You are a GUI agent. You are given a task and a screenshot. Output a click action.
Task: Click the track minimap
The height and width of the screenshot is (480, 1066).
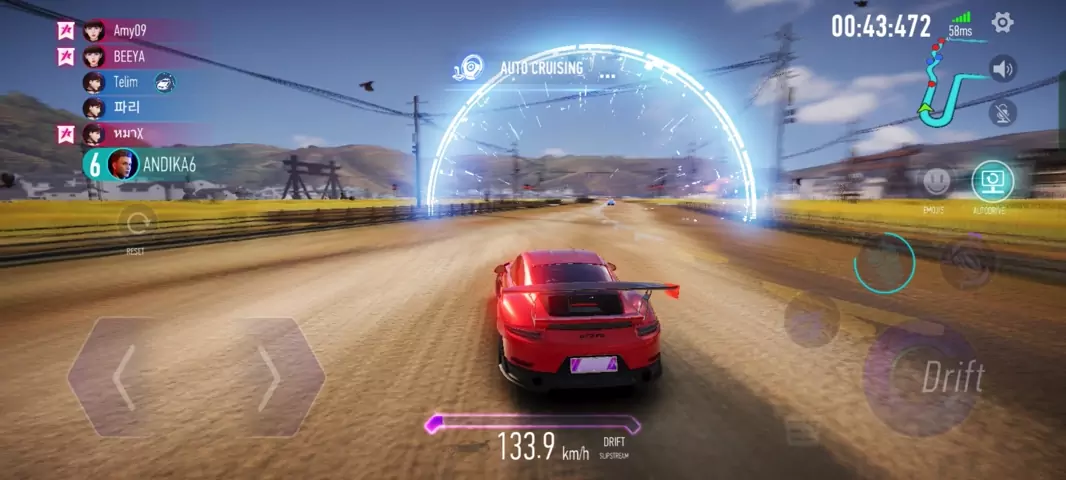(x=949, y=88)
